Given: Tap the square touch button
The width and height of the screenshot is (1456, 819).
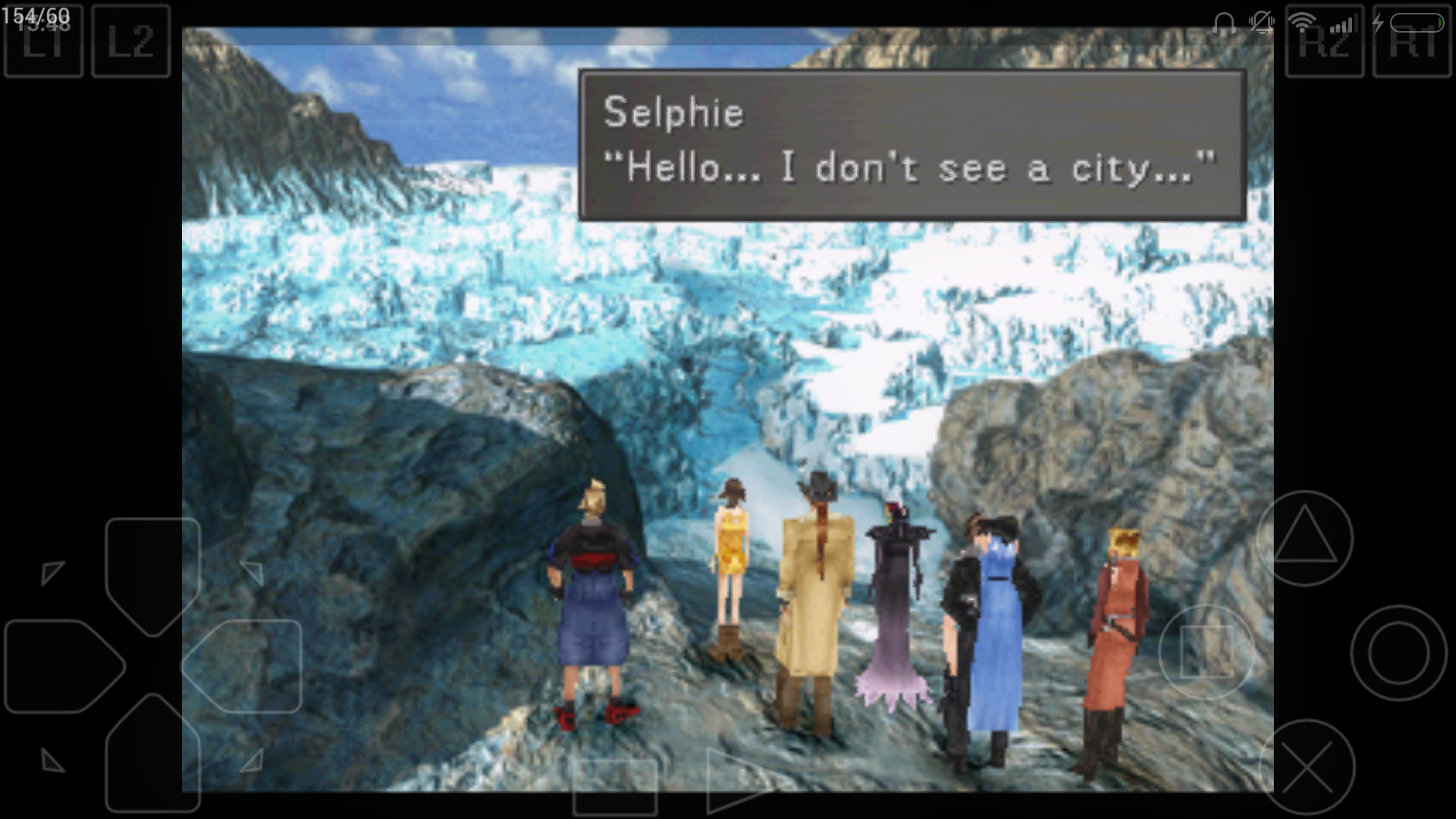Looking at the screenshot, I should 1206,652.
